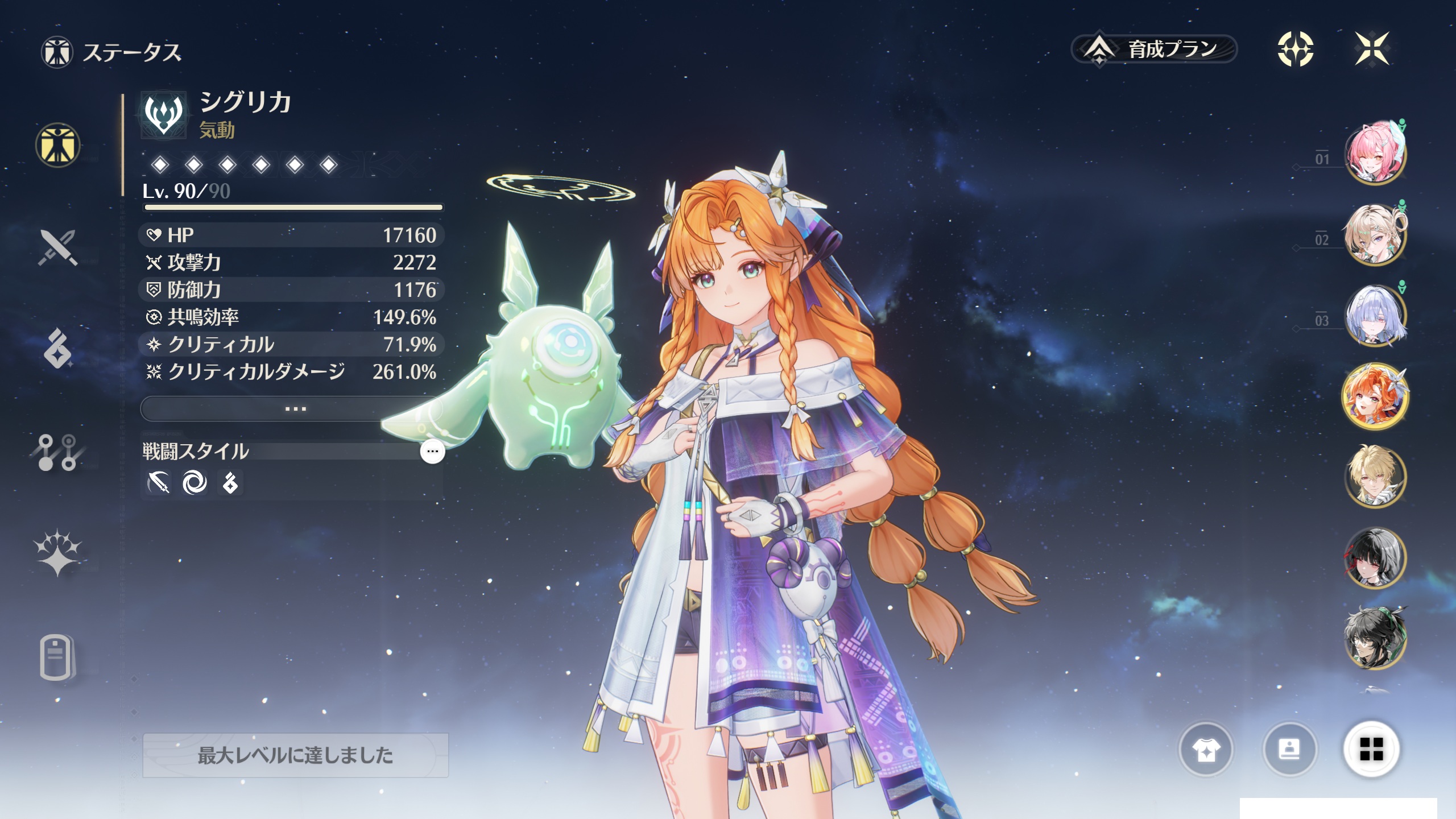Viewport: 1456px width, 819px height.
Task: Open the outfit T-shirt button
Action: [1206, 750]
